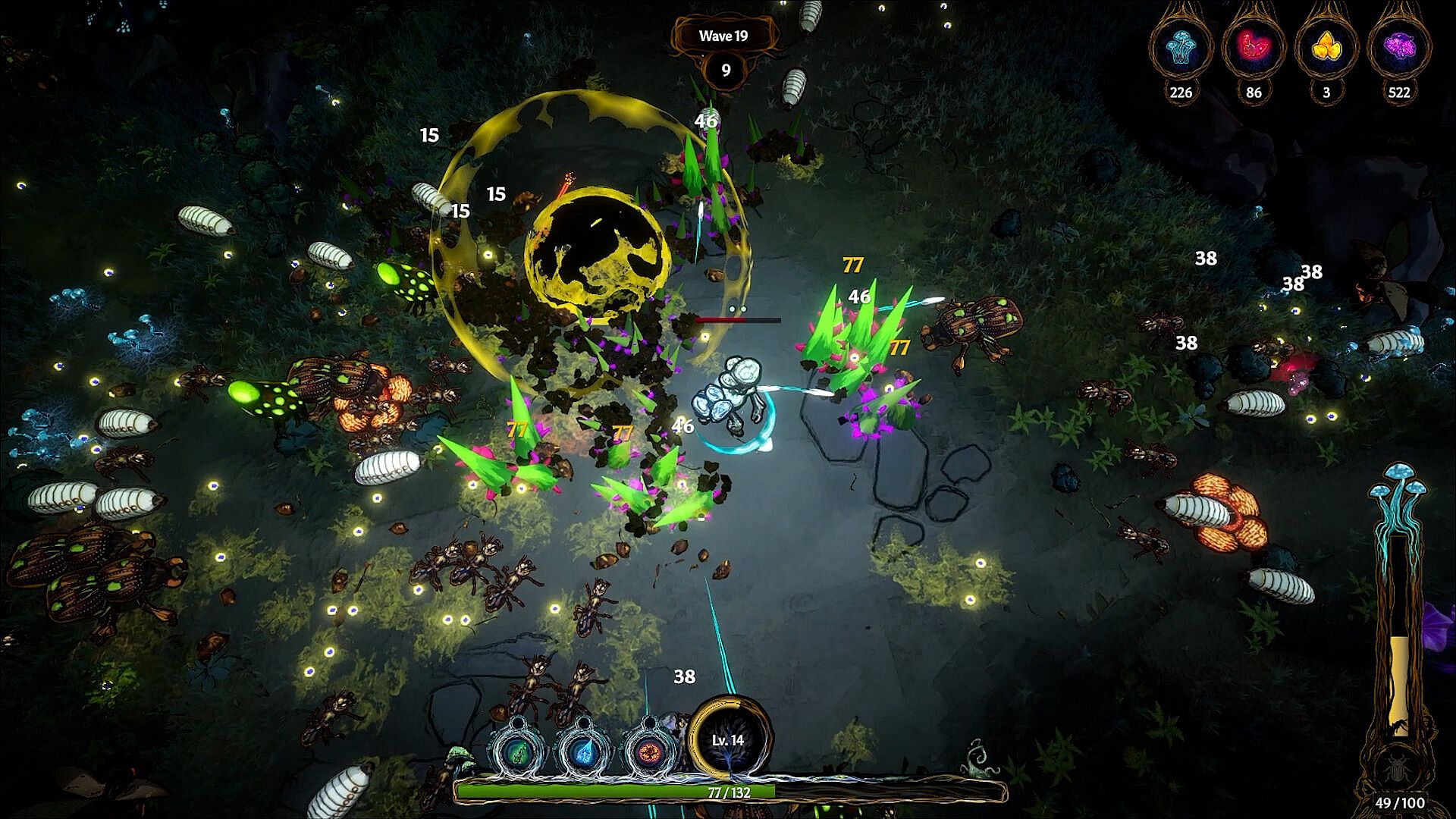The width and height of the screenshot is (1456, 819).
Task: Activate the orange fire burst ability
Action: pyautogui.click(x=649, y=751)
